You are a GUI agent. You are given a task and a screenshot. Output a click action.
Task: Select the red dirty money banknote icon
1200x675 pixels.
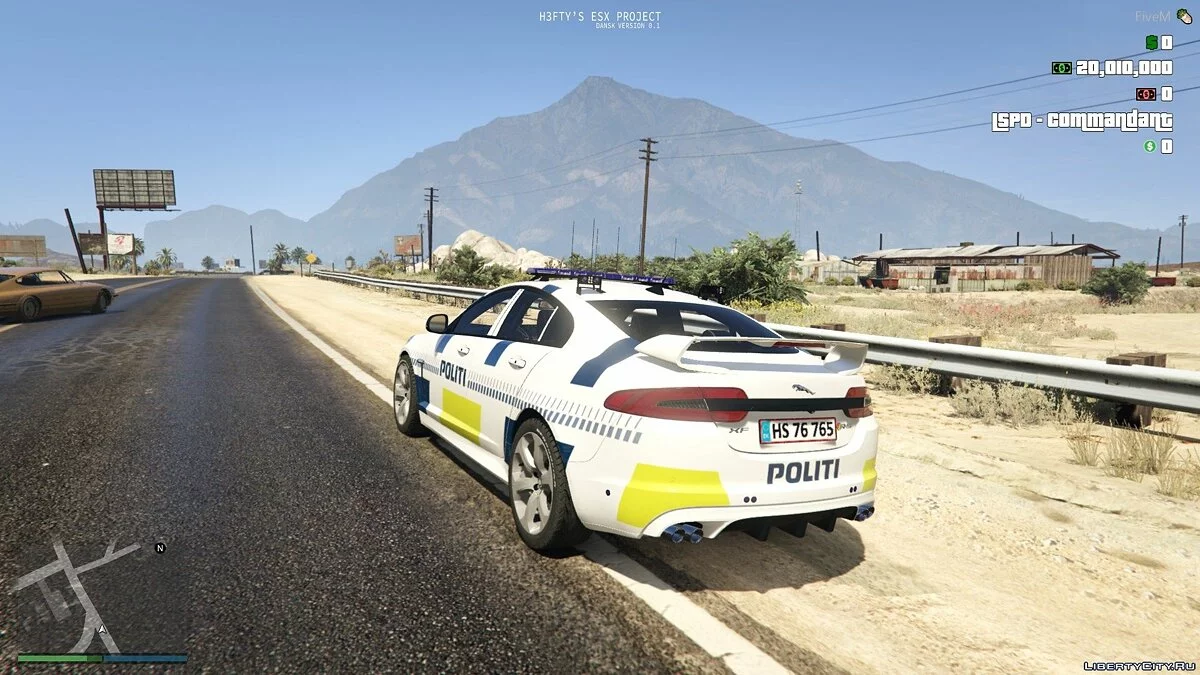click(x=1145, y=94)
